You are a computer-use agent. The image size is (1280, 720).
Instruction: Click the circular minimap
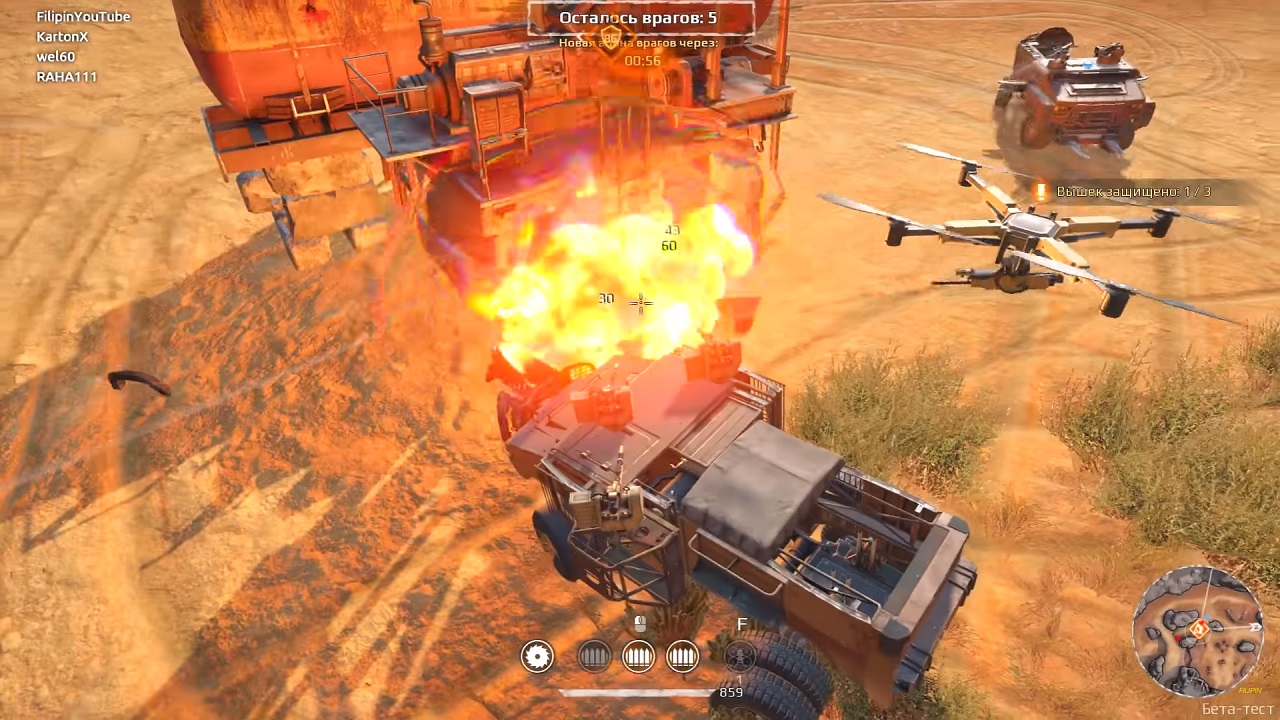pyautogui.click(x=1197, y=630)
